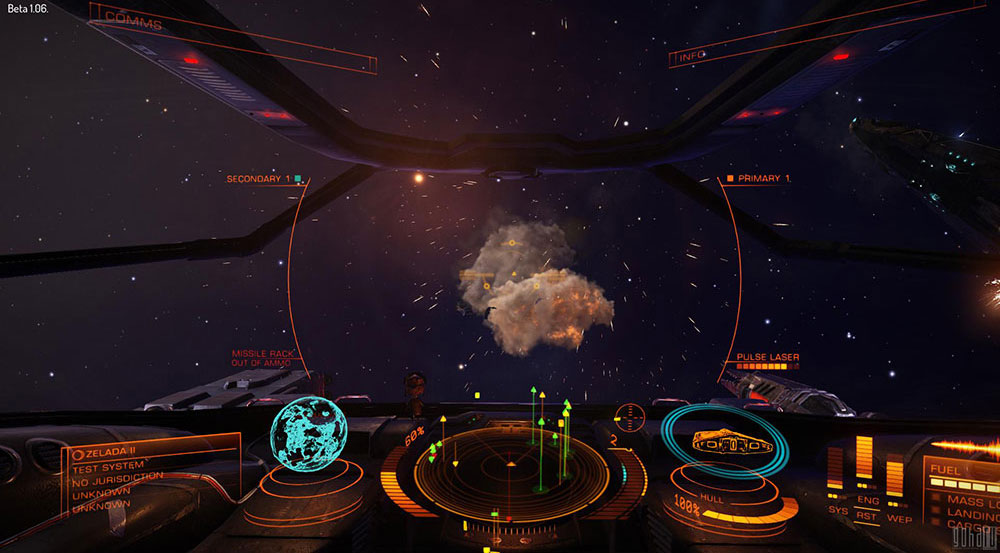Open the INFO panel
This screenshot has height=553, width=1000.
point(691,57)
